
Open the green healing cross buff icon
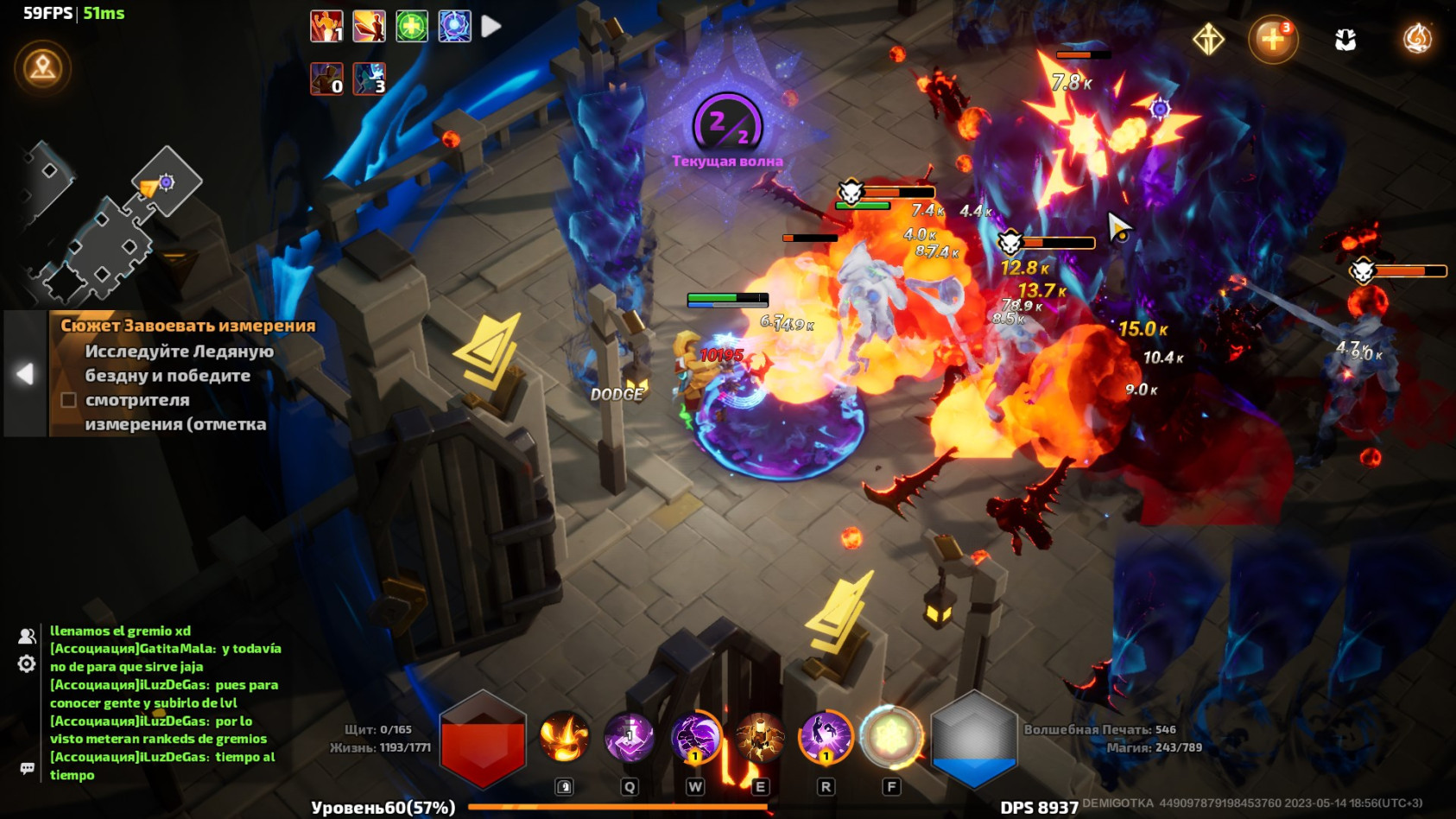click(x=413, y=27)
